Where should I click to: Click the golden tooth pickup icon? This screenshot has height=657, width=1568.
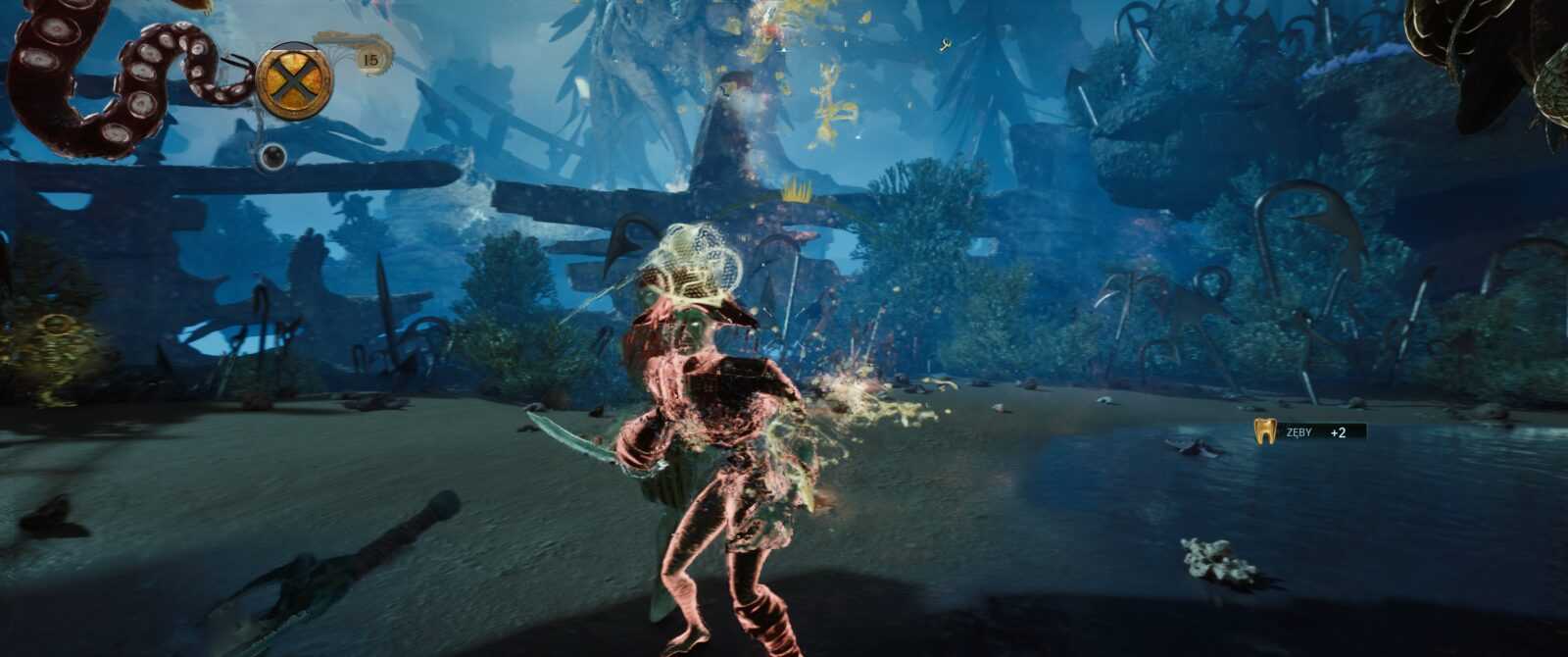[x=1265, y=431]
